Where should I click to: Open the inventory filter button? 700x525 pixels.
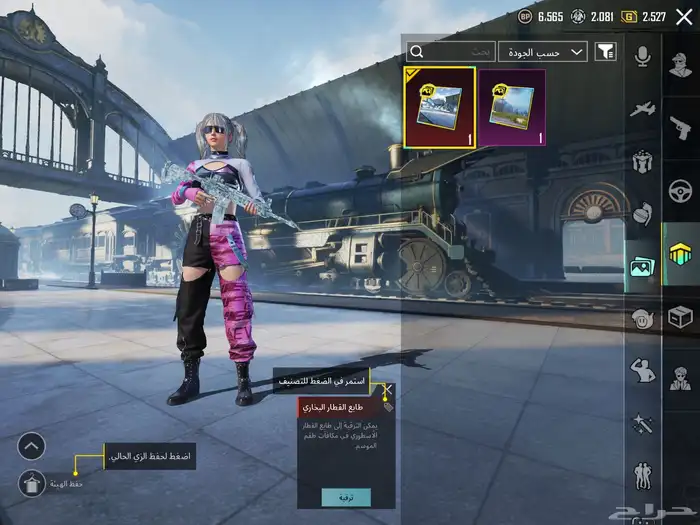click(605, 51)
